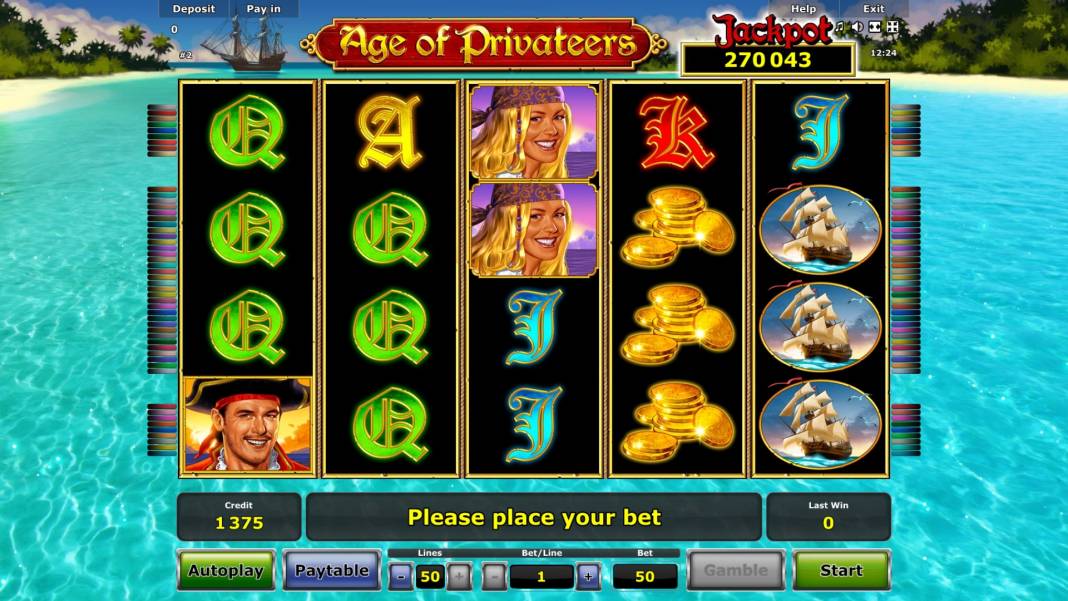The image size is (1068, 601).
Task: Start the spin with the Start button
Action: 840,570
